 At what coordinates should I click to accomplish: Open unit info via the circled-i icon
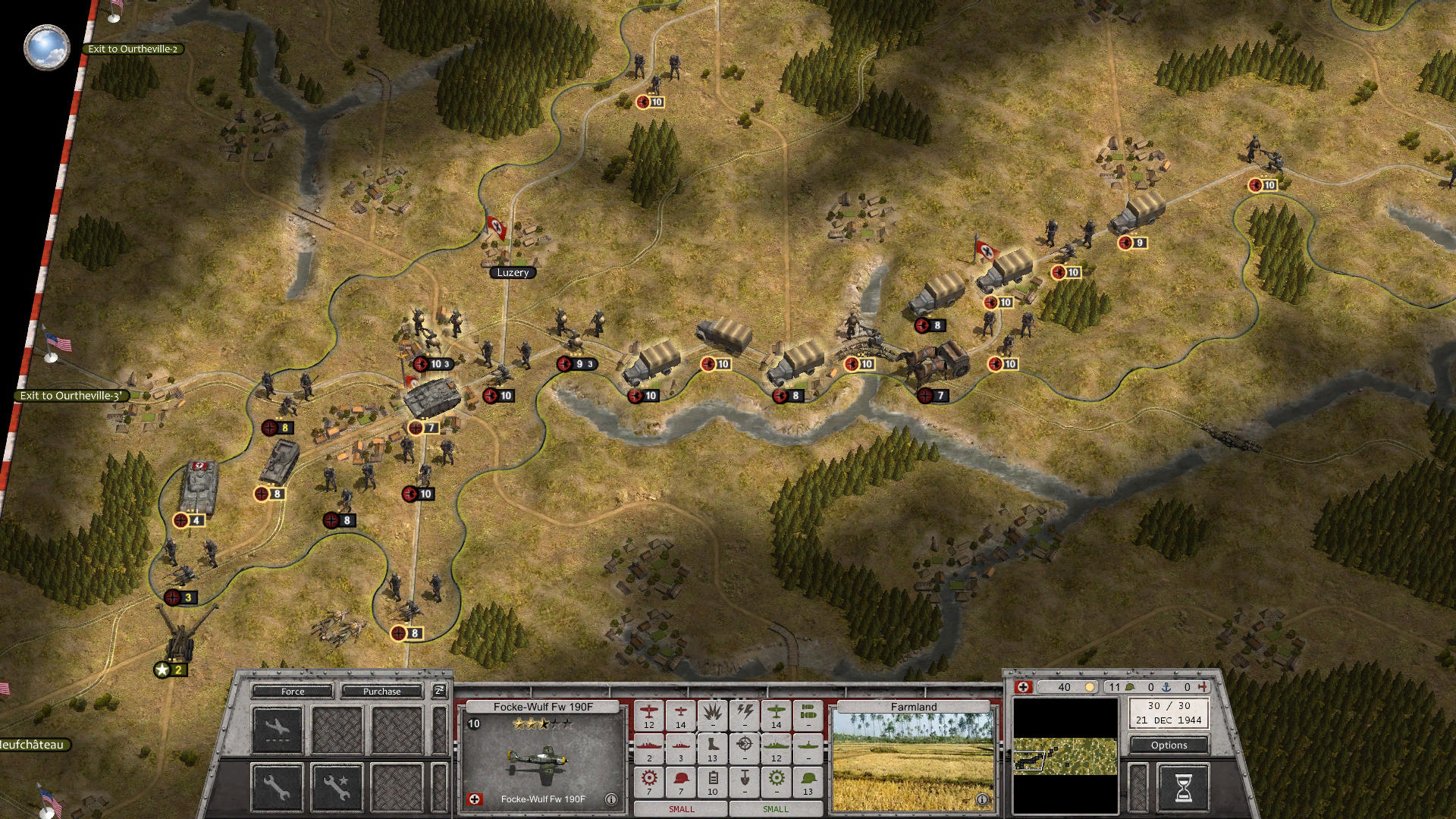(x=611, y=799)
